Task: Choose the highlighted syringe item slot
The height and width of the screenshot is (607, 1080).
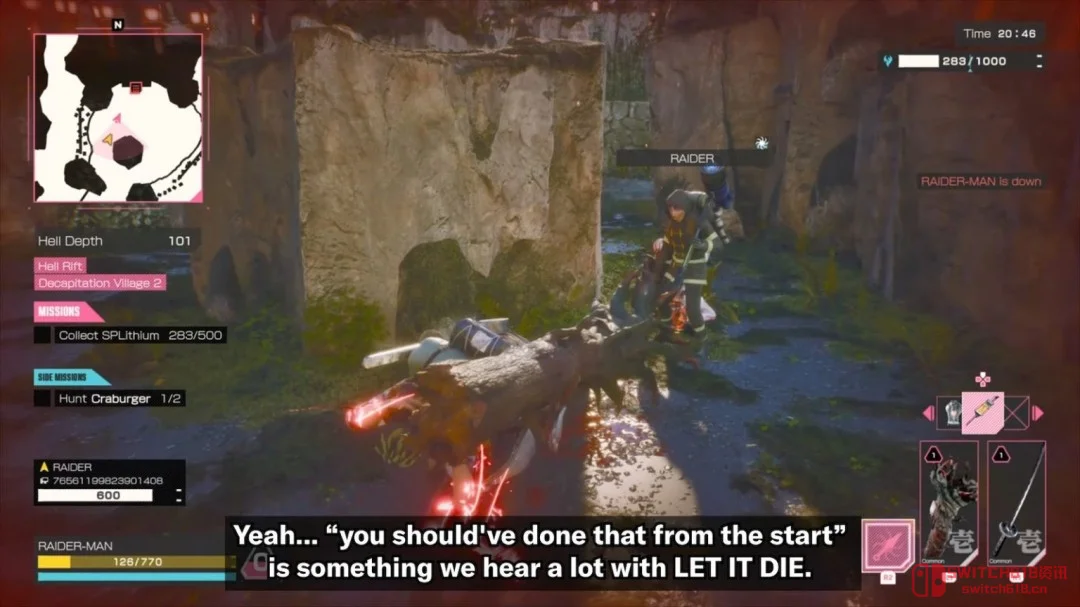Action: click(x=981, y=411)
